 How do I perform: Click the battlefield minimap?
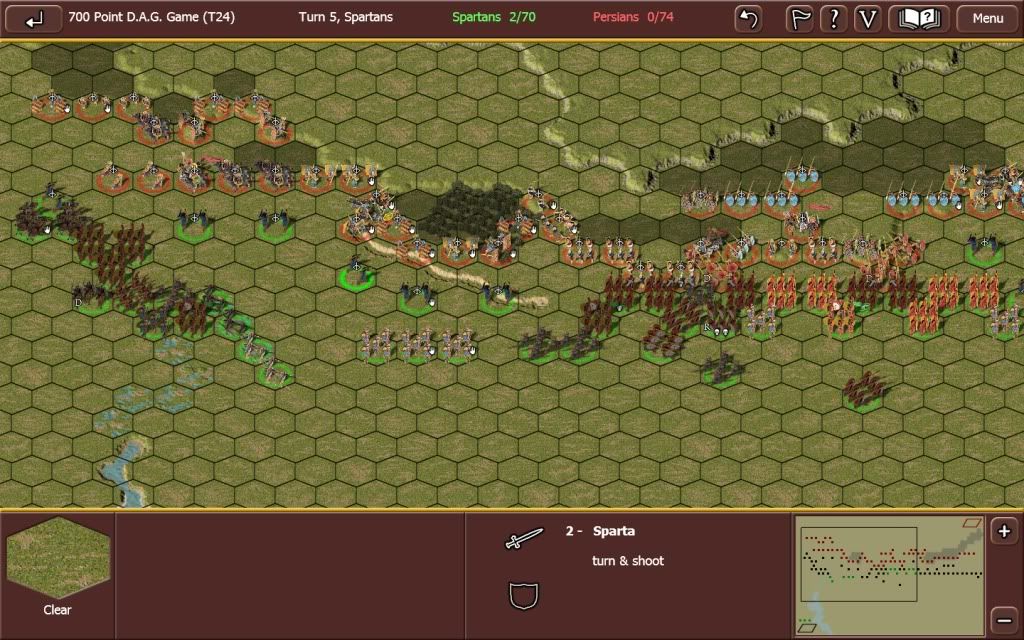889,575
